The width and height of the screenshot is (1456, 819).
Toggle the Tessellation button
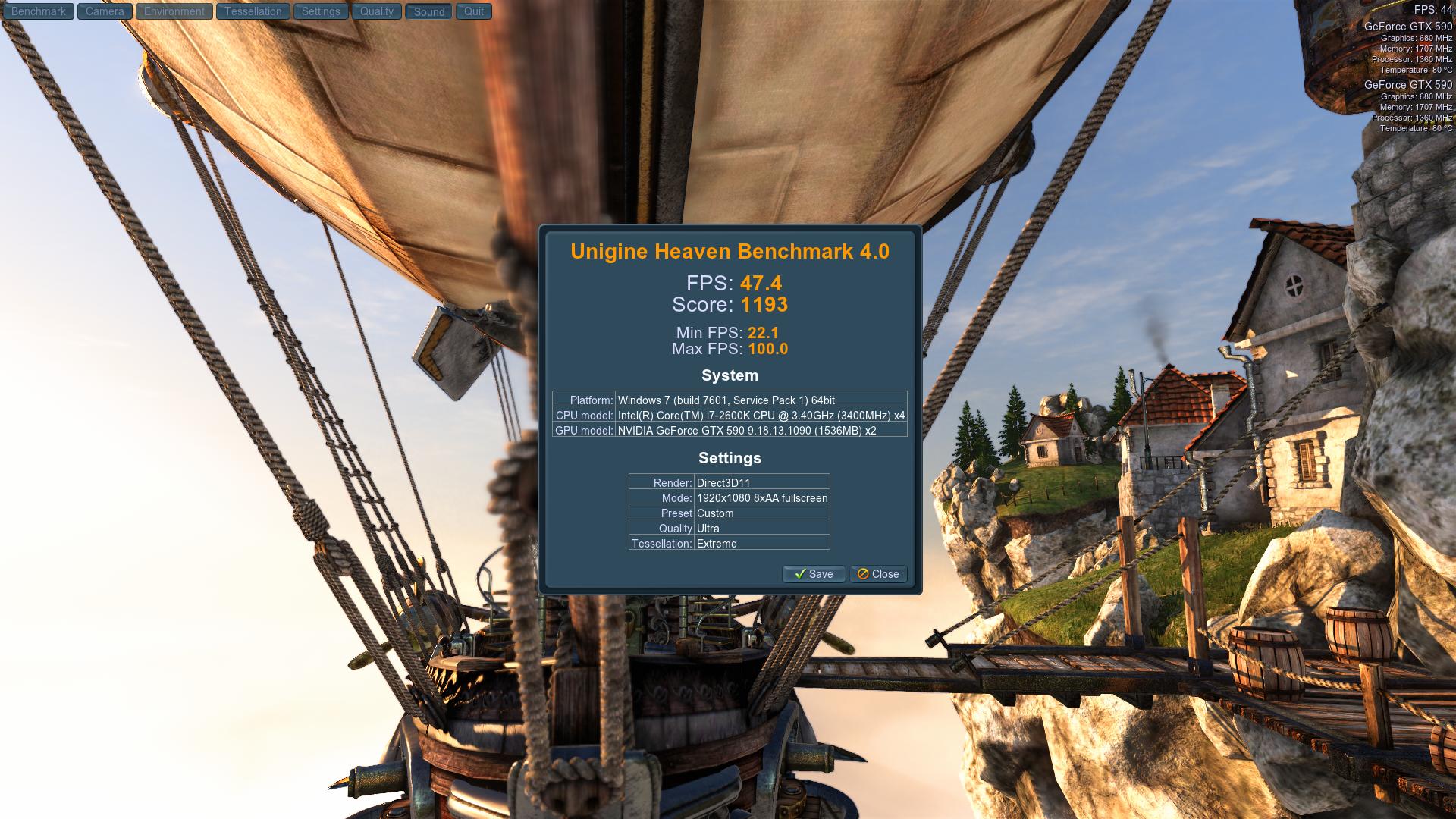[253, 11]
